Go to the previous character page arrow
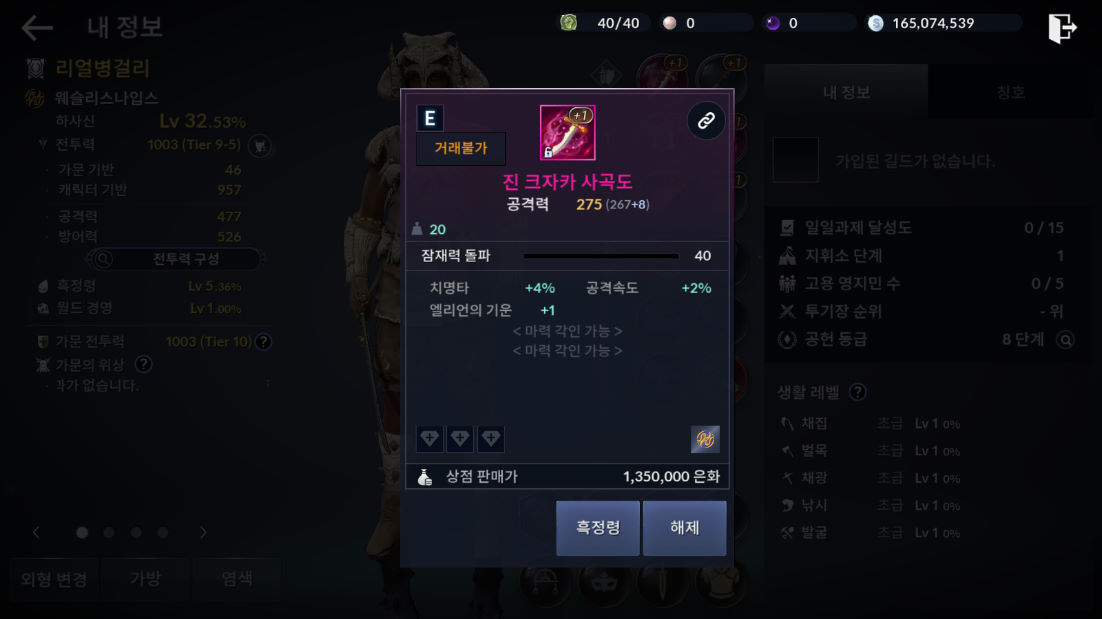The width and height of the screenshot is (1102, 619). coord(37,532)
